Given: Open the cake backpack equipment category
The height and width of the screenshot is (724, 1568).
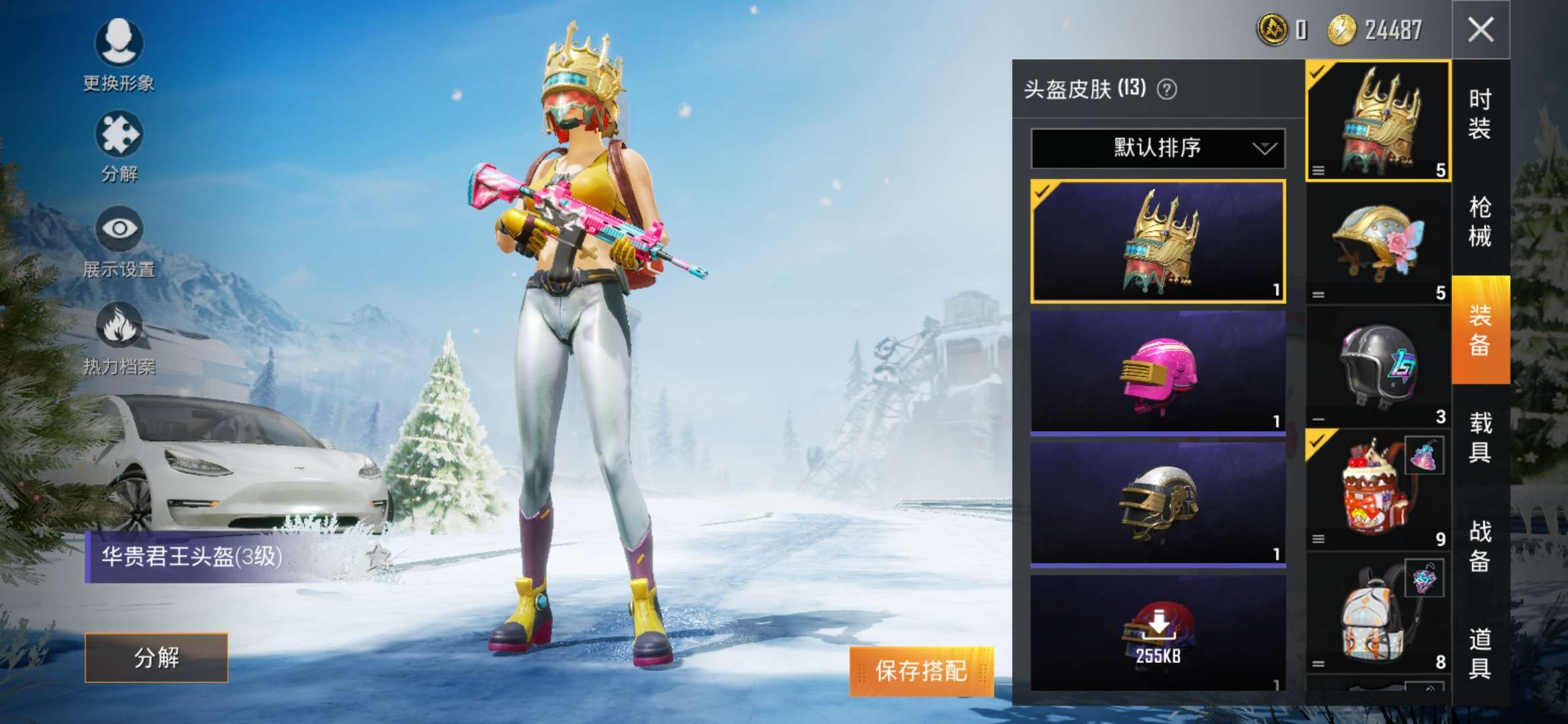Looking at the screenshot, I should tap(1378, 489).
